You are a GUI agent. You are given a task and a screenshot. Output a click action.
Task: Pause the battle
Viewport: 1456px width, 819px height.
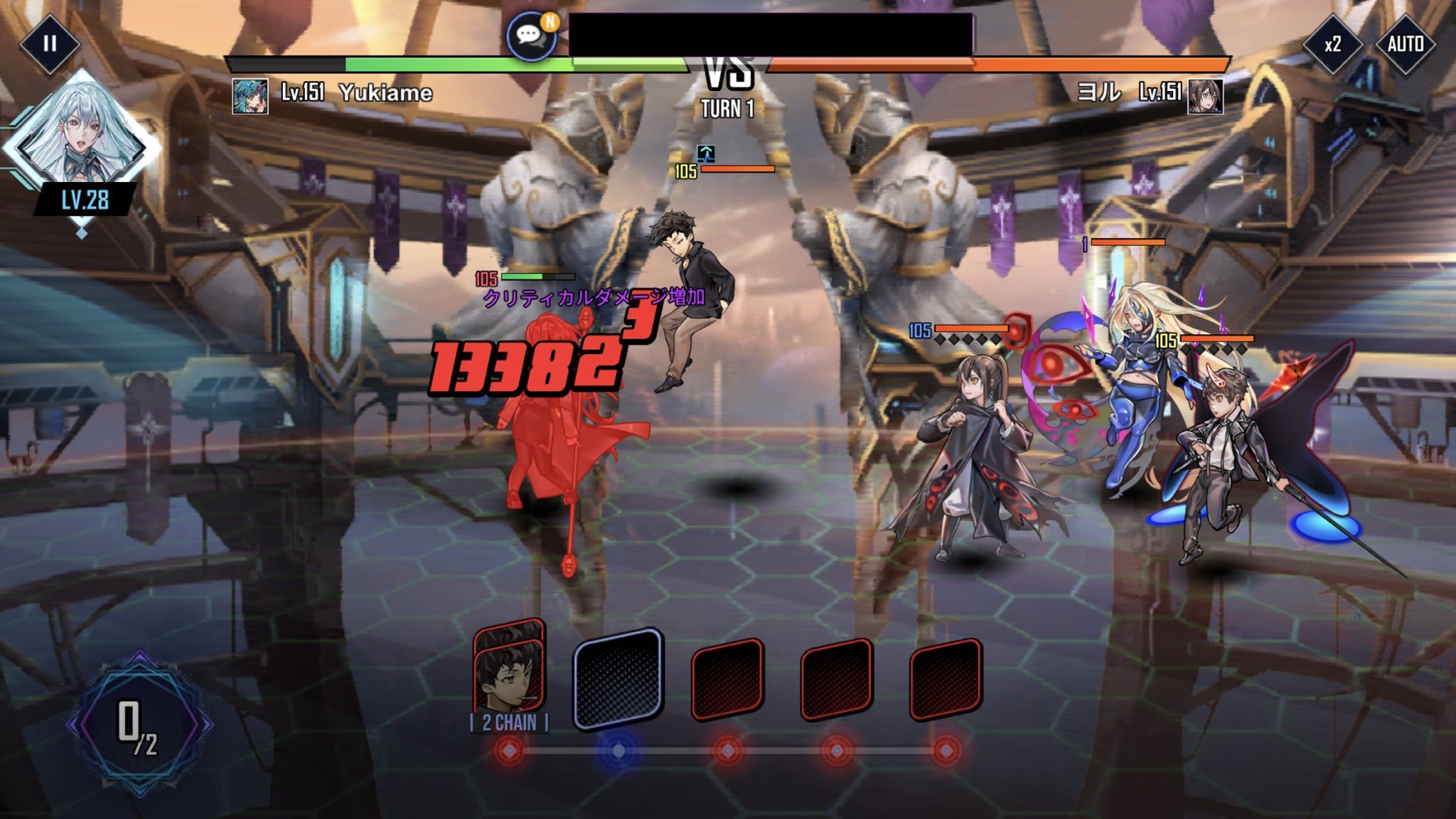click(49, 44)
